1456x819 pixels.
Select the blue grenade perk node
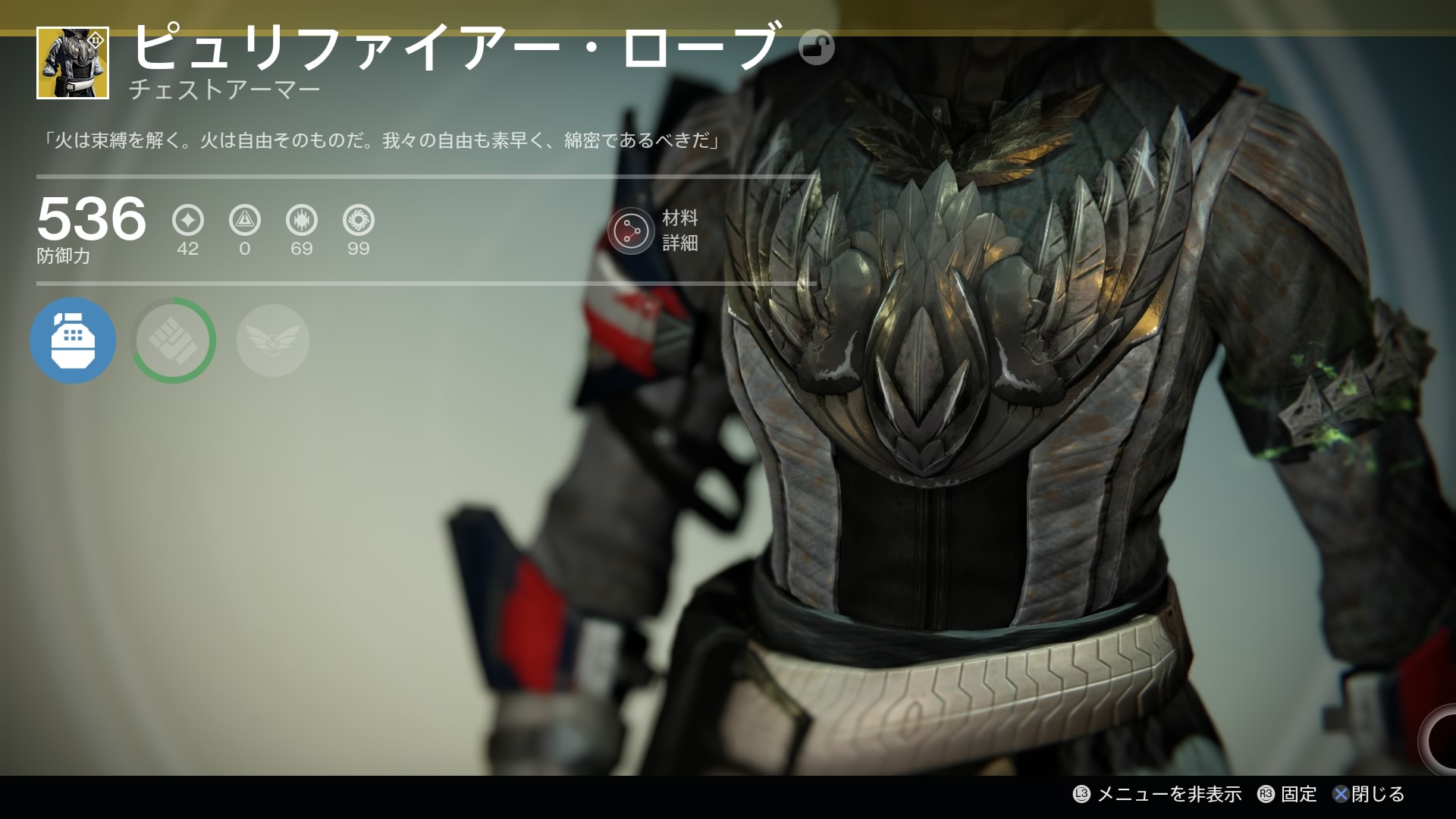(x=73, y=340)
